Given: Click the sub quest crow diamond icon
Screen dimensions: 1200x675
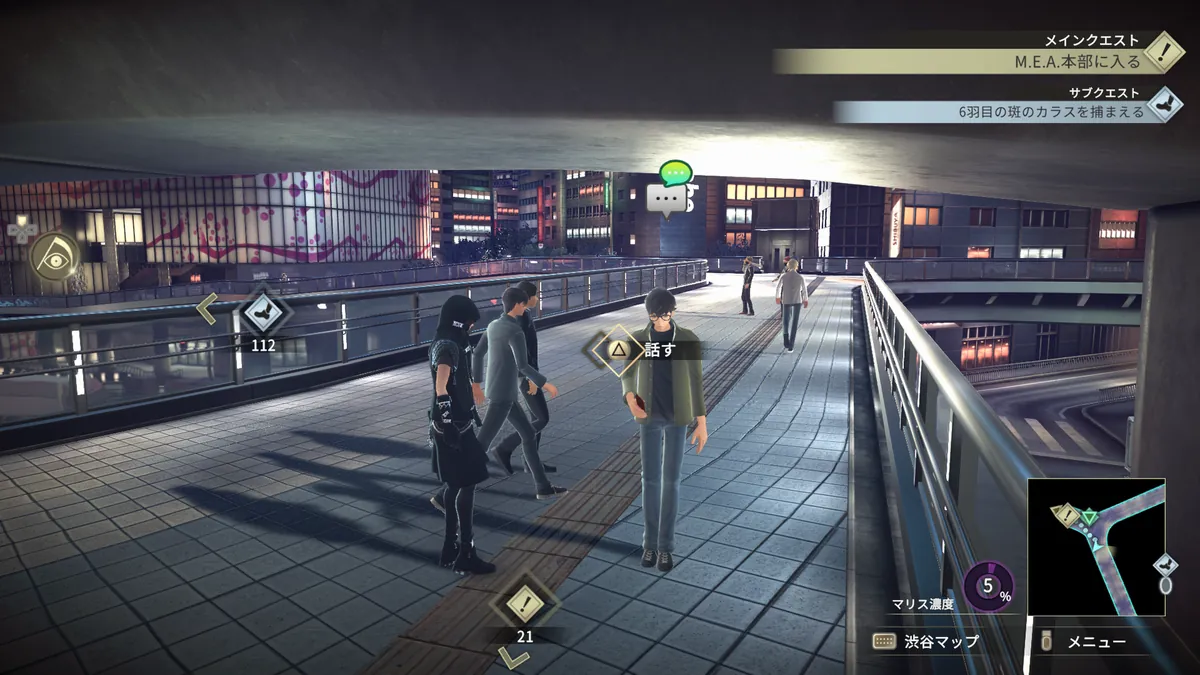Looking at the screenshot, I should pyautogui.click(x=1163, y=103).
